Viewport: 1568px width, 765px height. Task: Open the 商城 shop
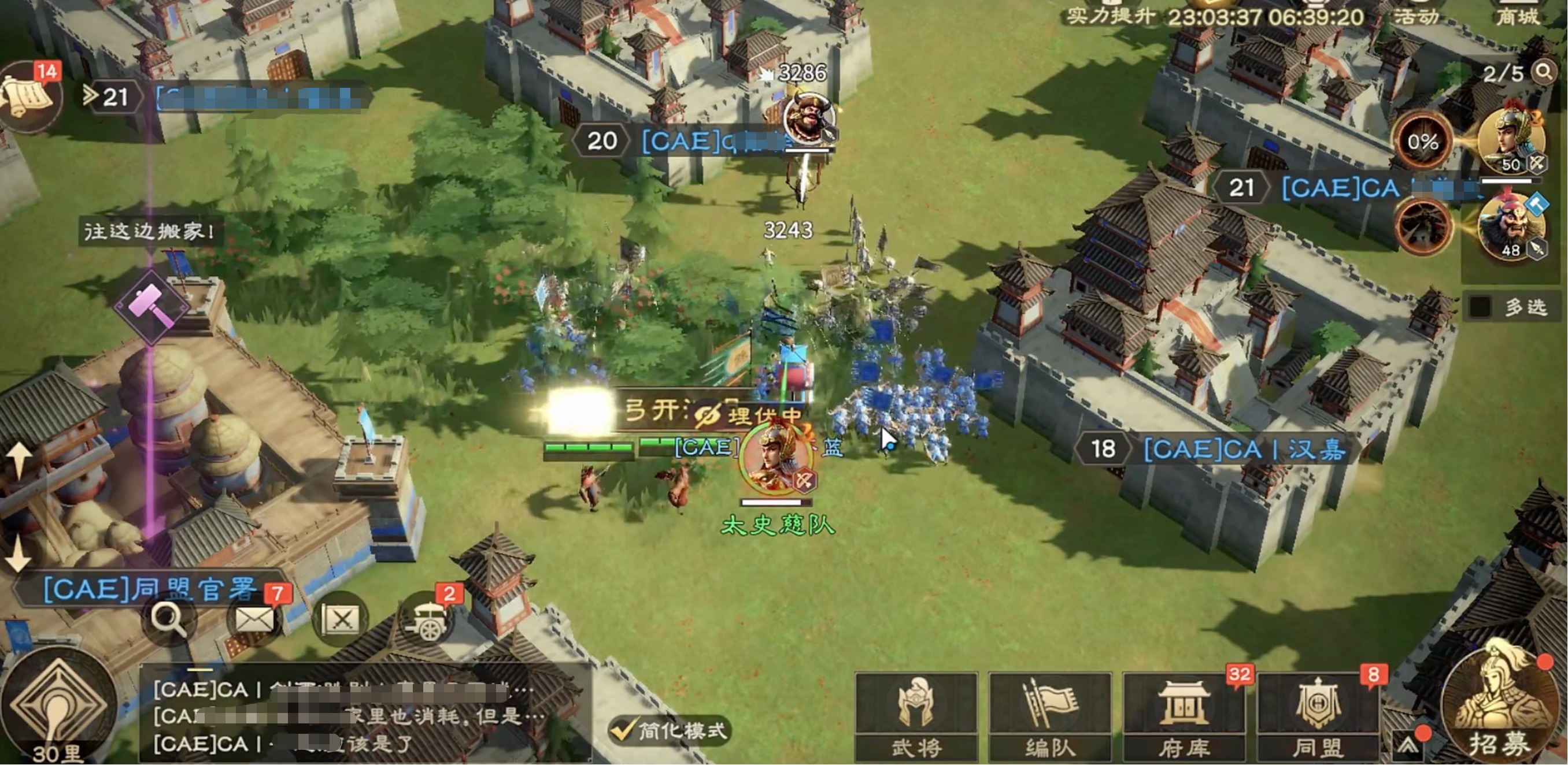pyautogui.click(x=1518, y=16)
